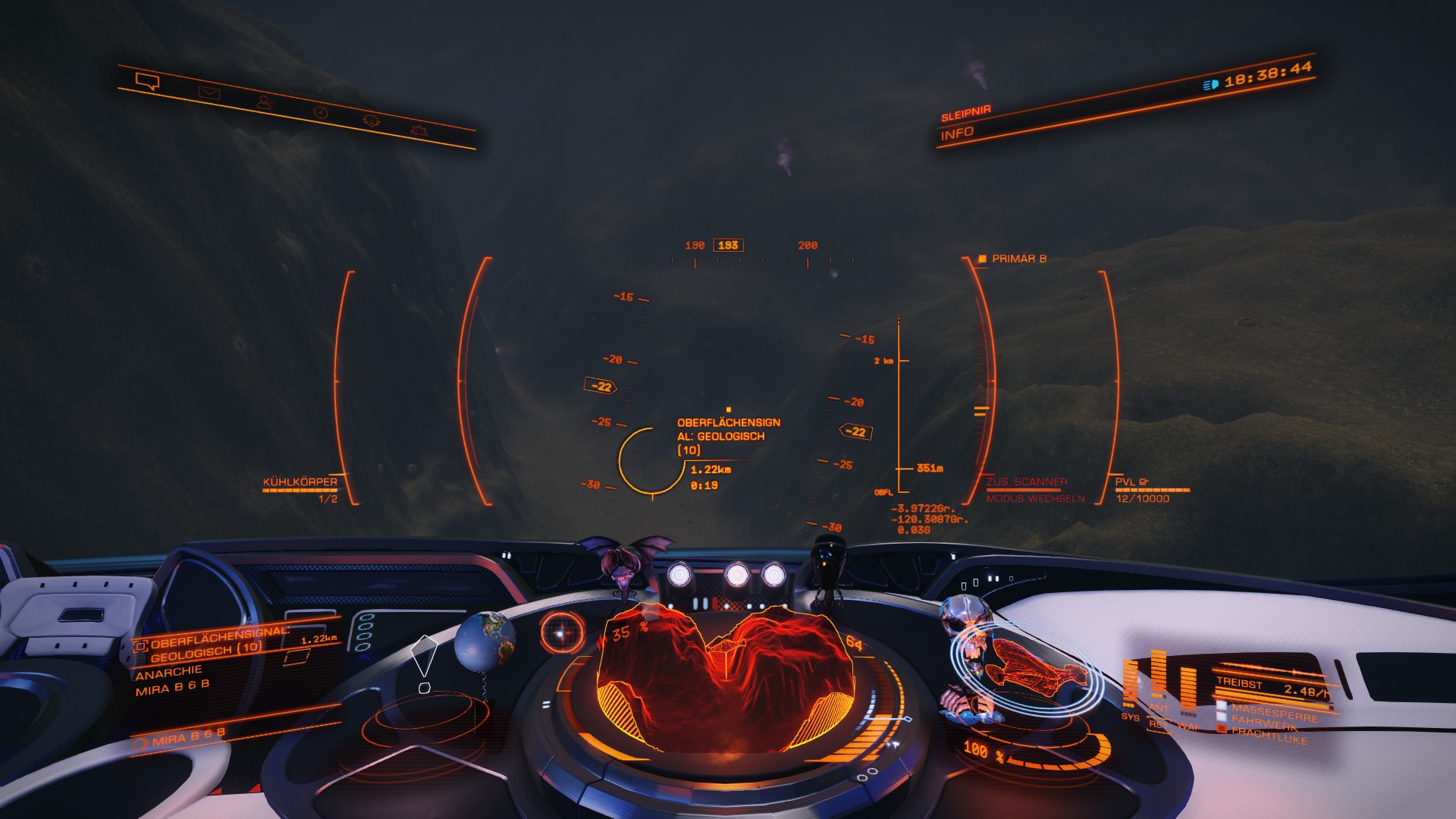The width and height of the screenshot is (1456, 819).
Task: Click the RST power reset label
Action: (1158, 725)
